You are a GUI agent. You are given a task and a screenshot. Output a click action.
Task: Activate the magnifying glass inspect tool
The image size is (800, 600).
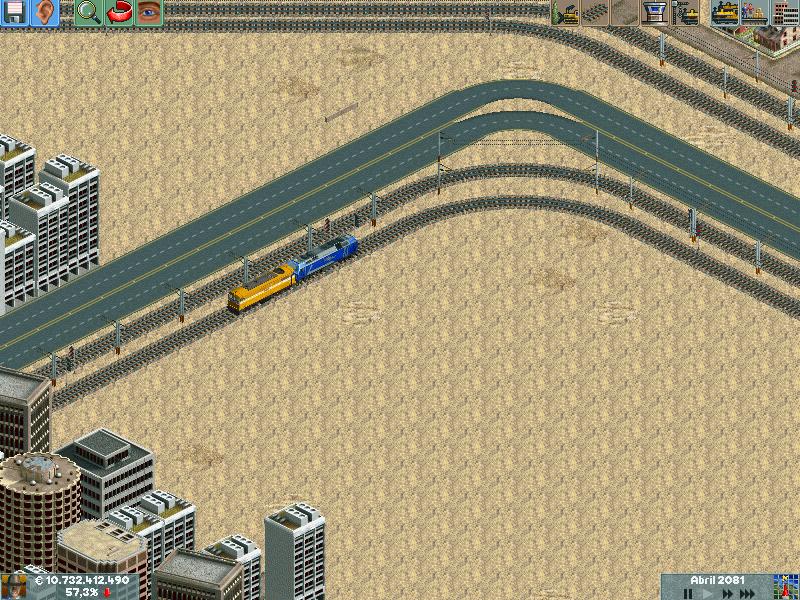coord(89,12)
